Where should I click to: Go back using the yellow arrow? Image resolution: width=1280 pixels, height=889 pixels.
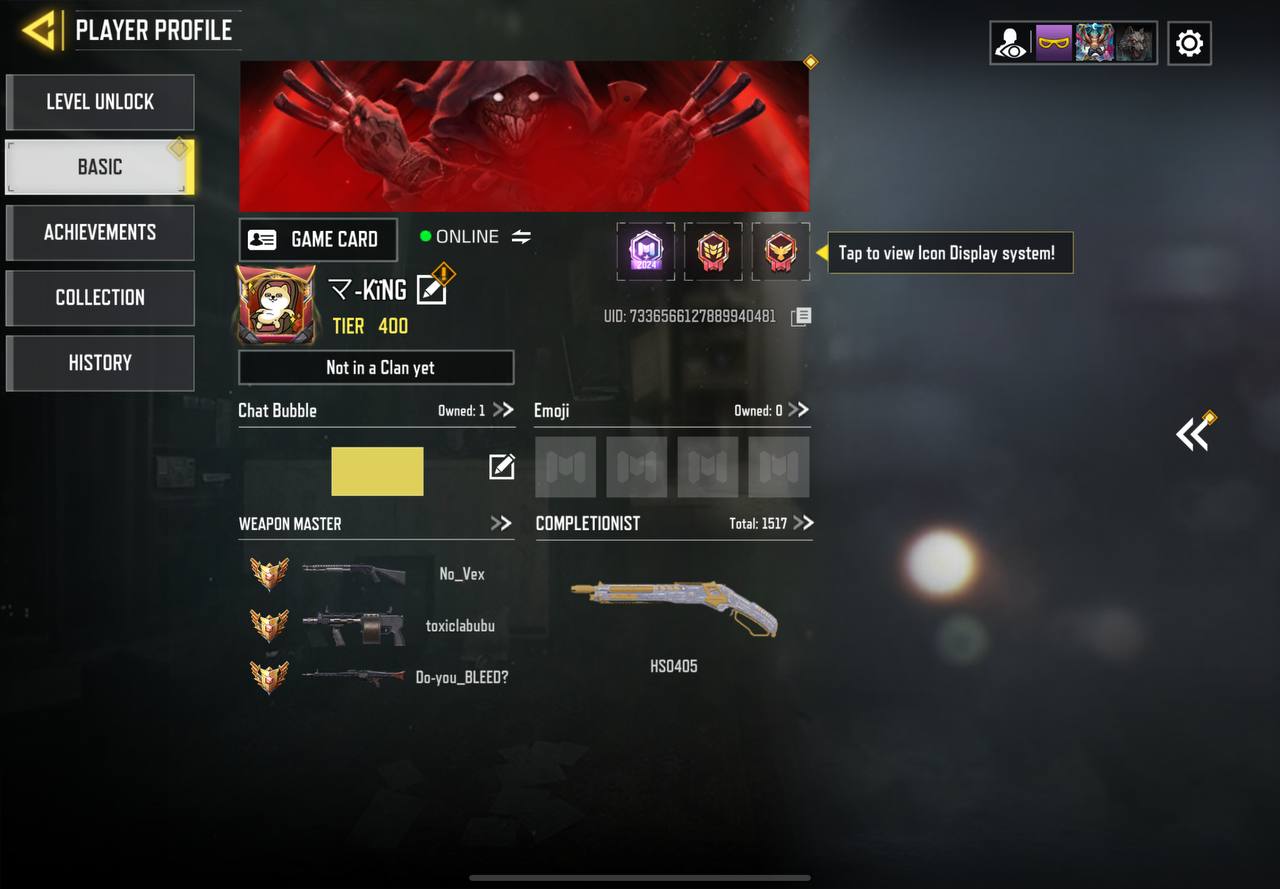(40, 30)
